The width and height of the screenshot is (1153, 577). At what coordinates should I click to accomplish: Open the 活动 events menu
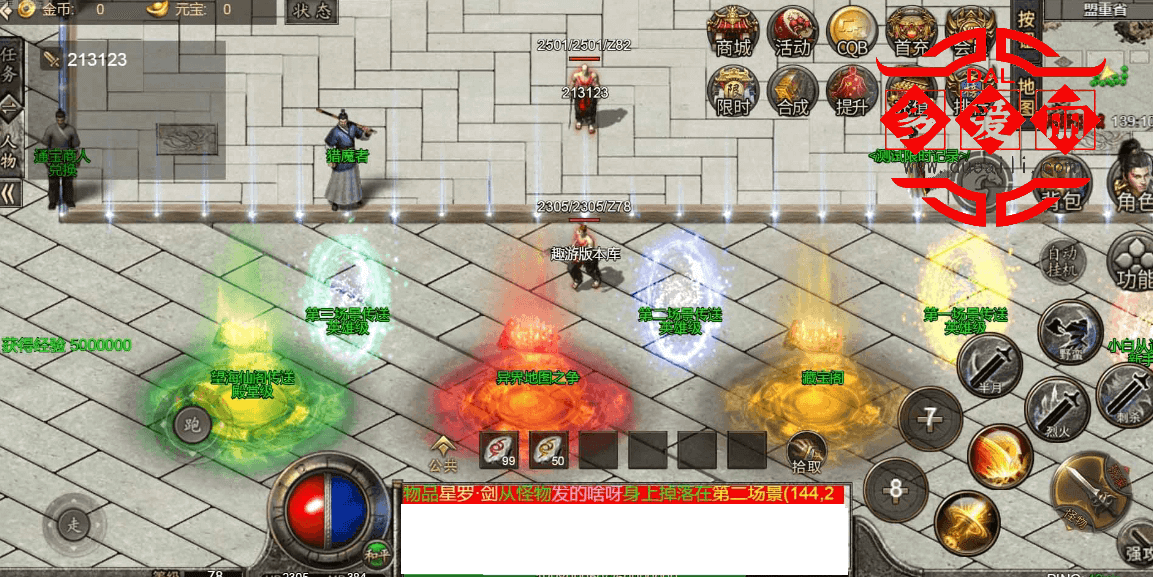(x=792, y=32)
